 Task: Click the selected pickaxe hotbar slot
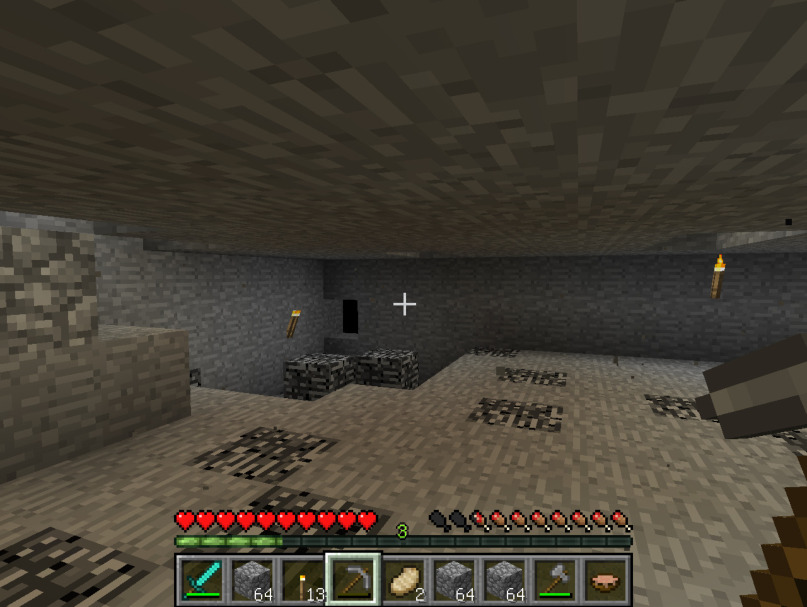click(x=353, y=579)
